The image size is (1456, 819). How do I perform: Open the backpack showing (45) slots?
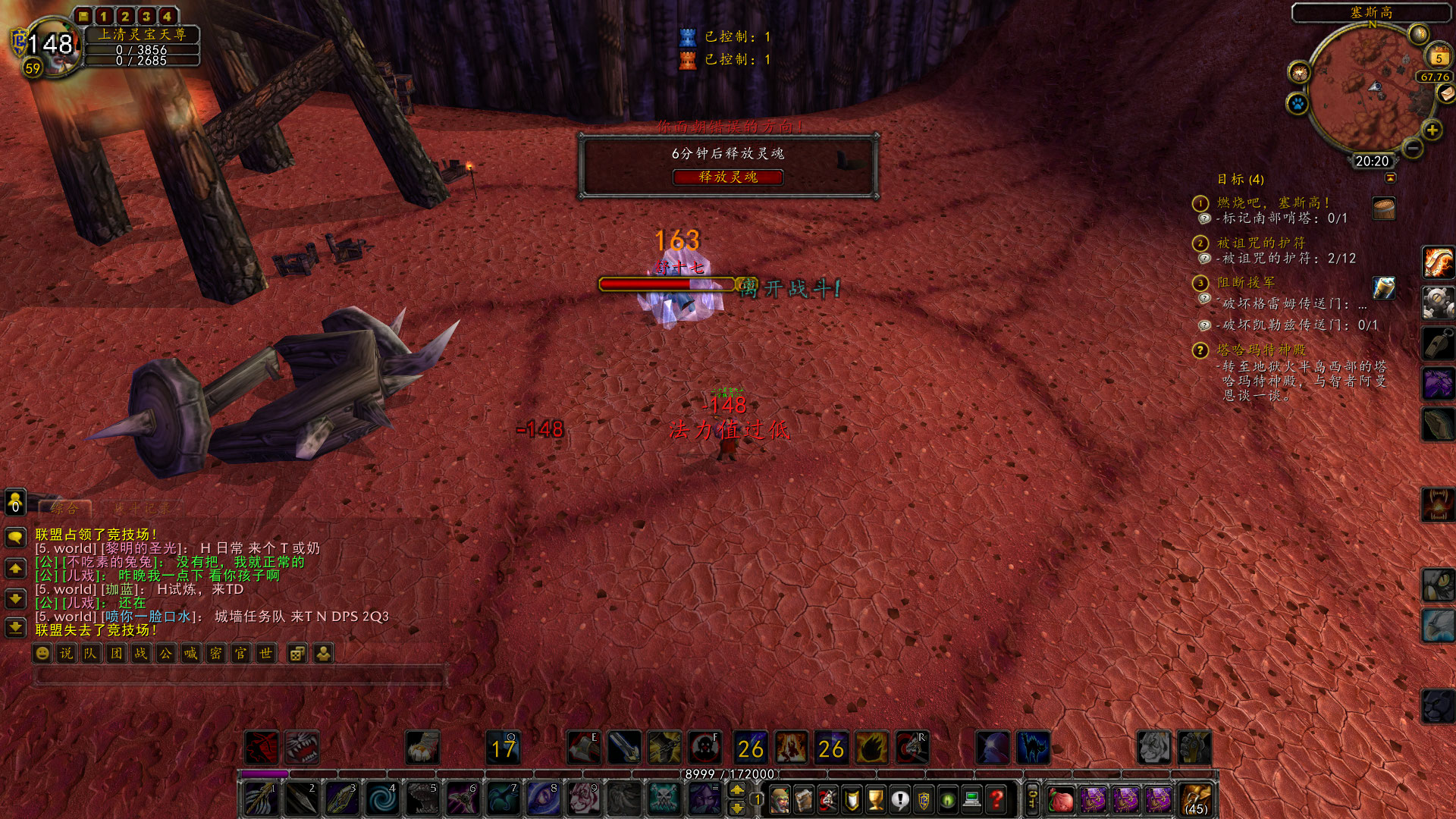(x=1197, y=800)
